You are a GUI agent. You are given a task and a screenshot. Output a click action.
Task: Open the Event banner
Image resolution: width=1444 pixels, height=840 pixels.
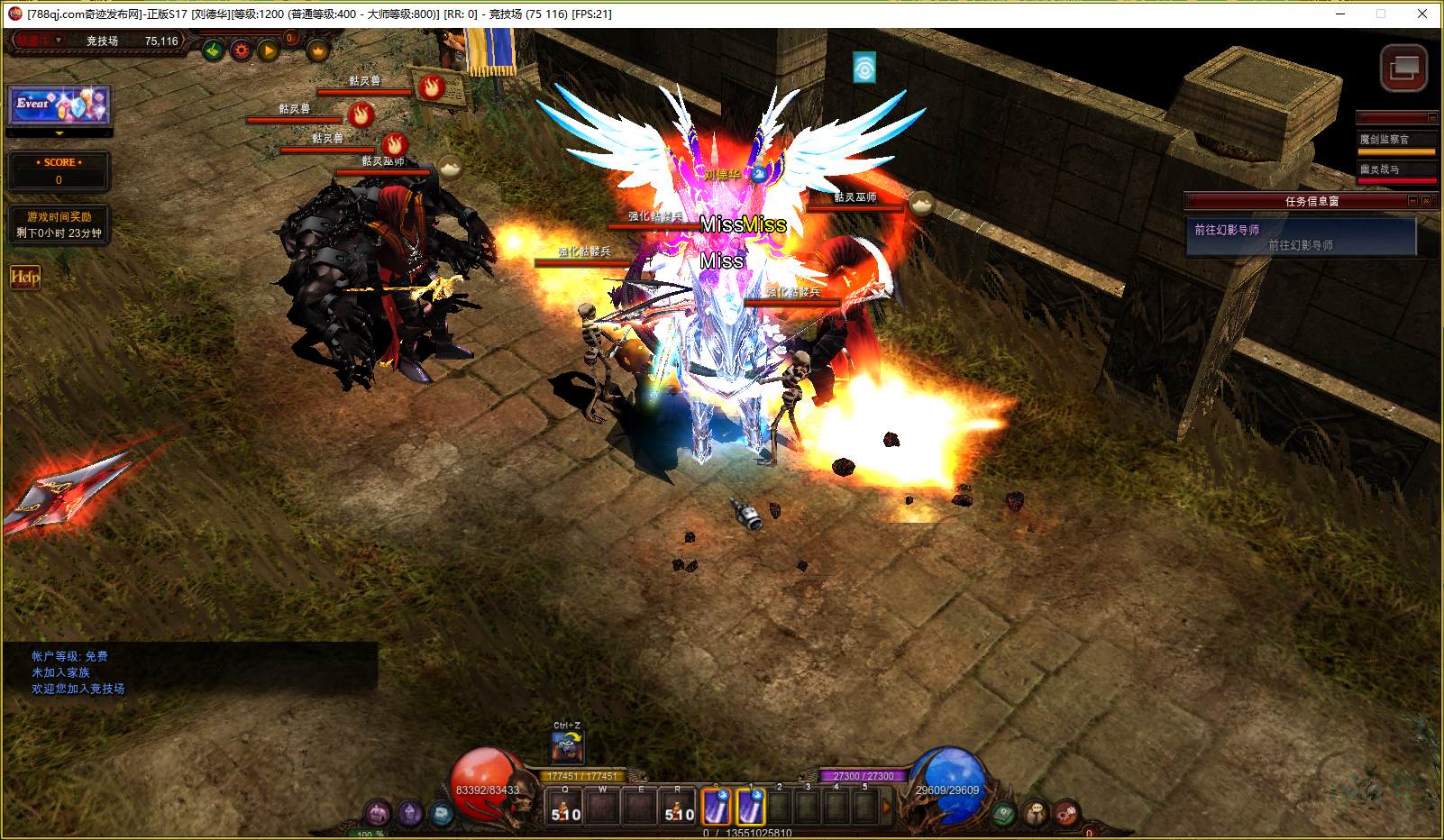tap(59, 105)
